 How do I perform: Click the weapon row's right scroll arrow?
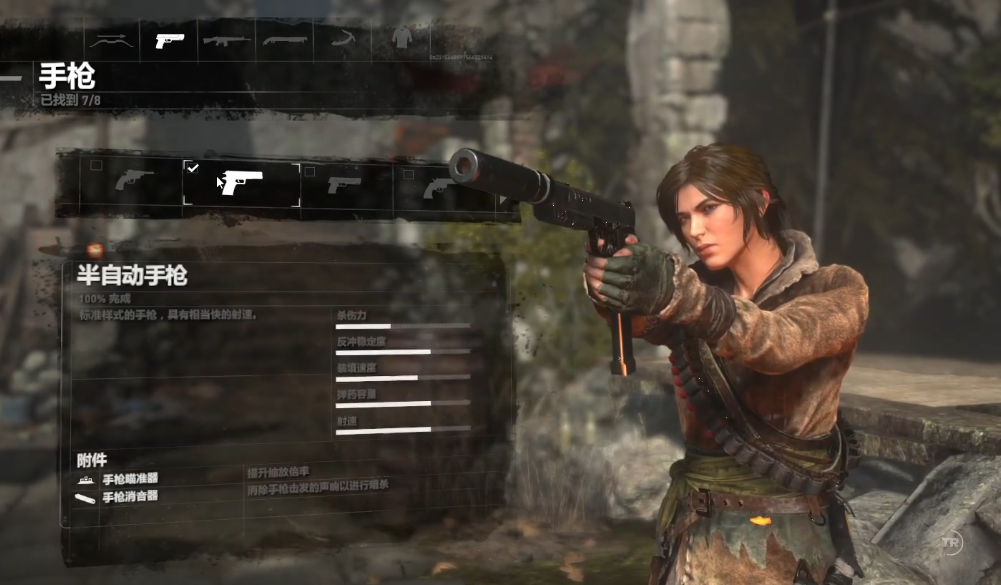click(503, 200)
